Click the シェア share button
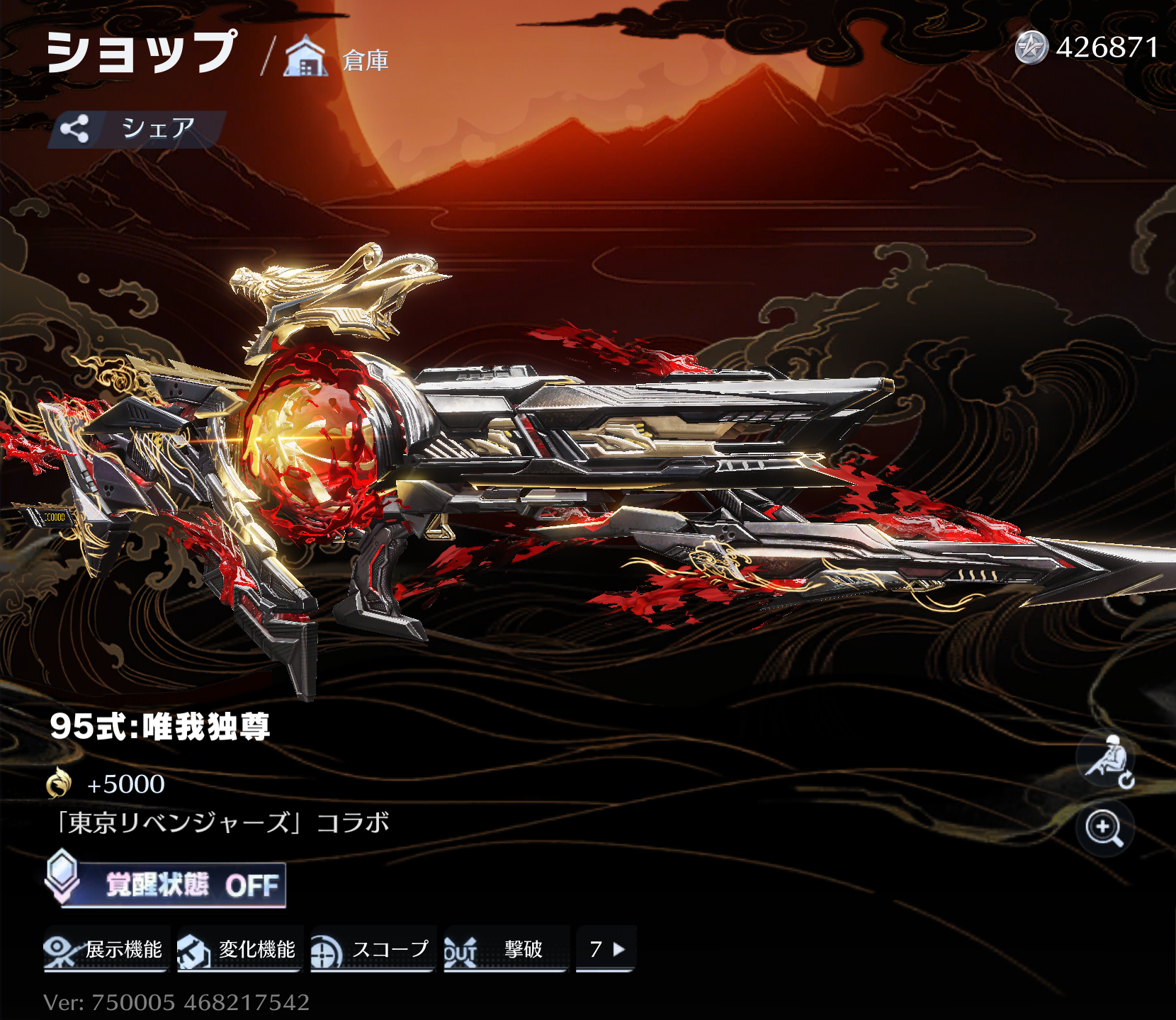 point(137,129)
